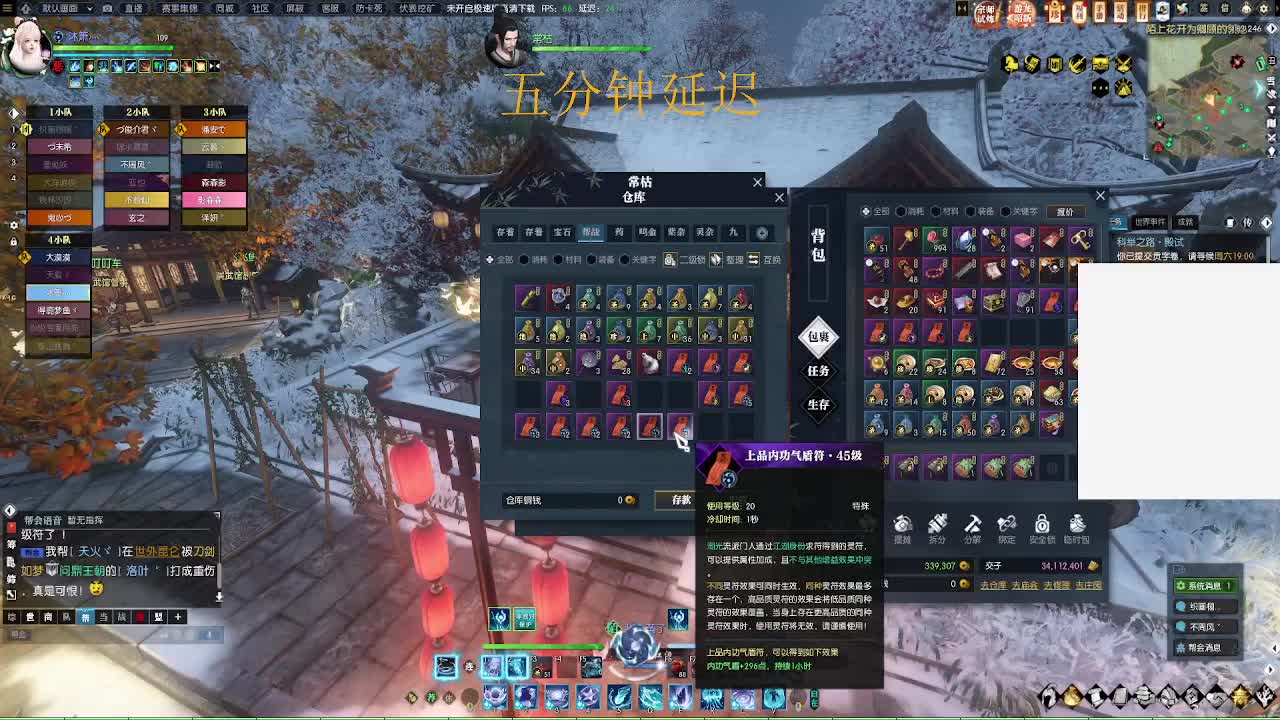Viewport: 1280px width, 720px height.
Task: Select the 帮战 warehouse tab
Action: (592, 232)
